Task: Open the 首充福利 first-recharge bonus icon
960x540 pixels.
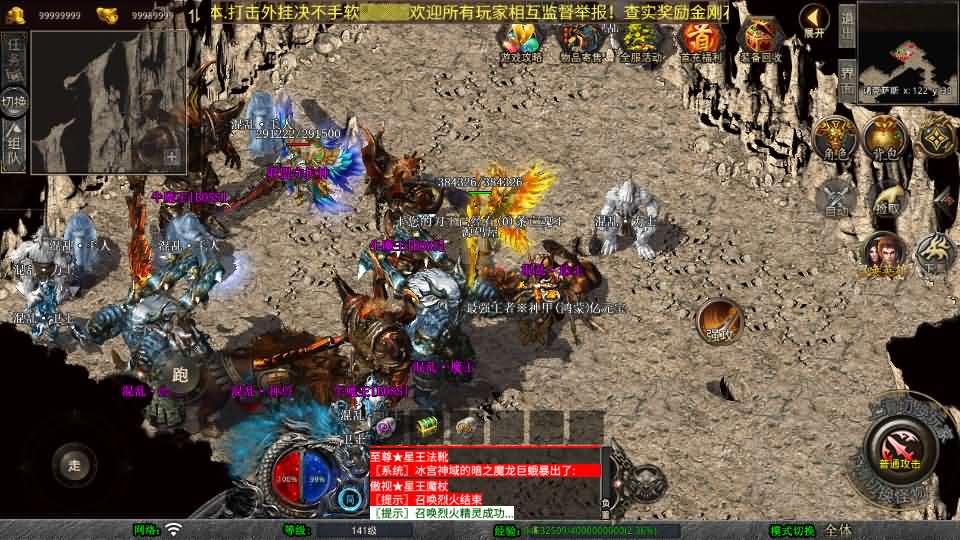Action: 700,40
